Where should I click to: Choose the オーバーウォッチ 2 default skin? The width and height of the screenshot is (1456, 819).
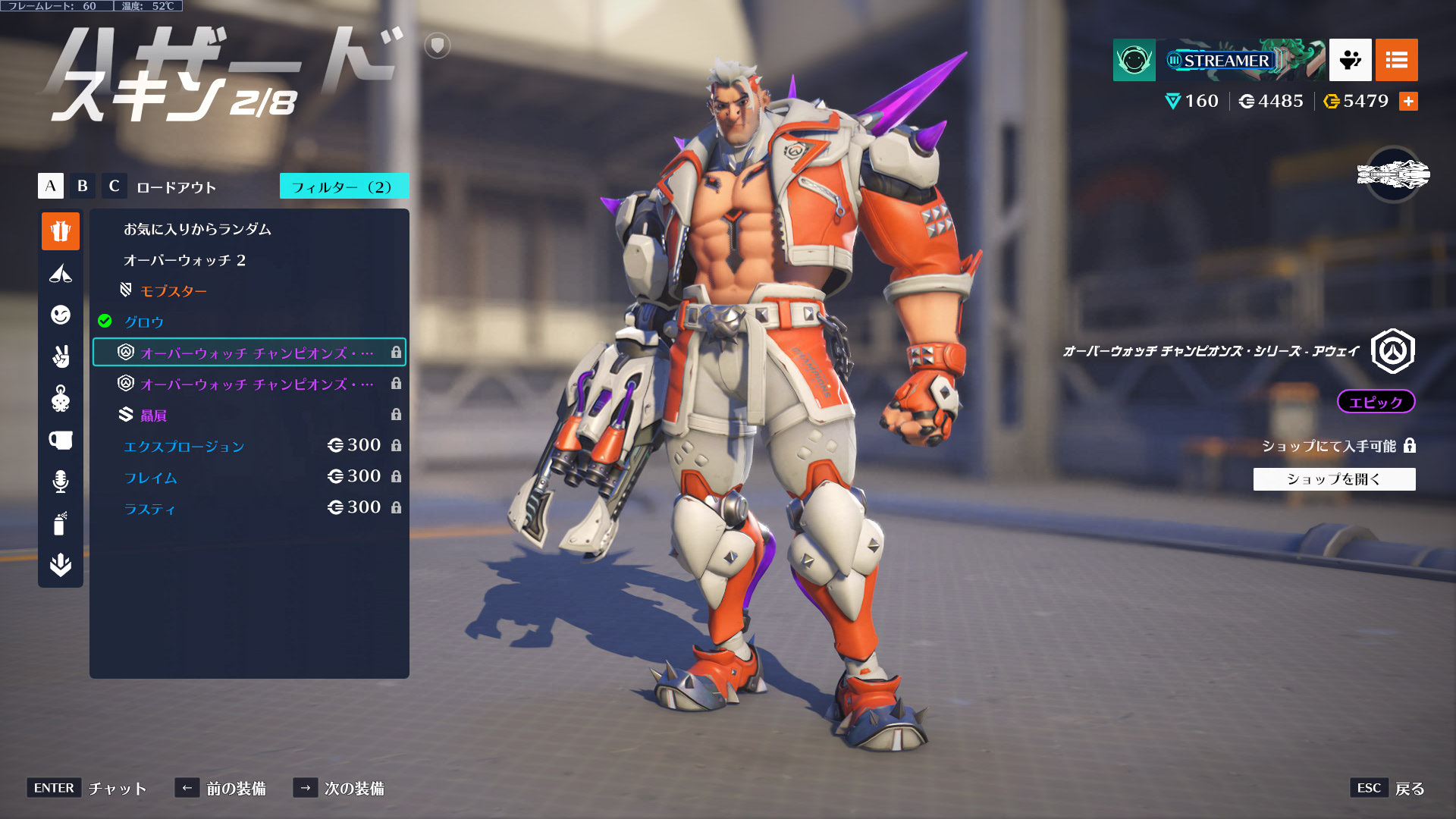[184, 260]
